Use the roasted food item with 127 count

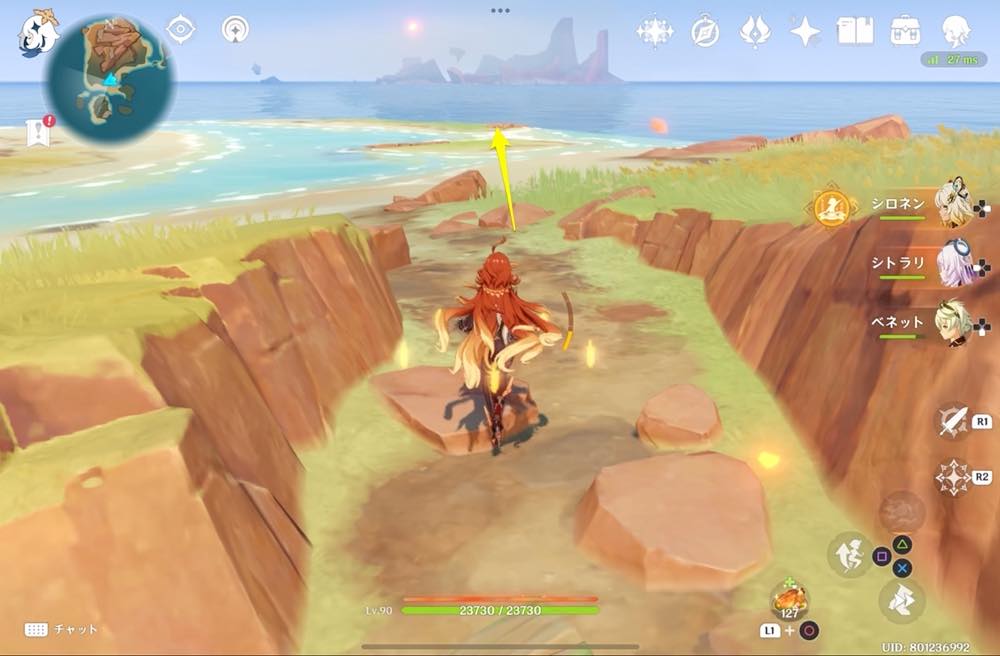coord(789,602)
